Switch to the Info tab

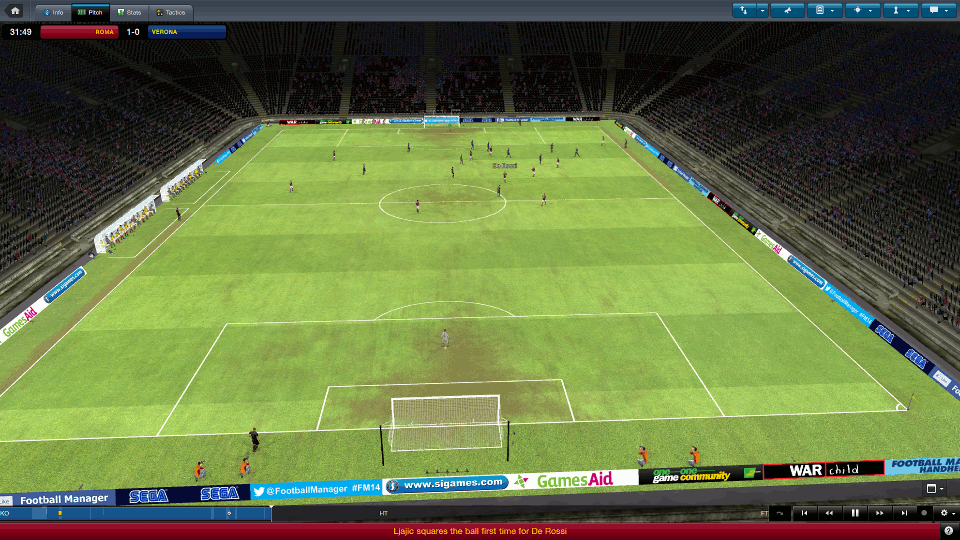pos(54,12)
